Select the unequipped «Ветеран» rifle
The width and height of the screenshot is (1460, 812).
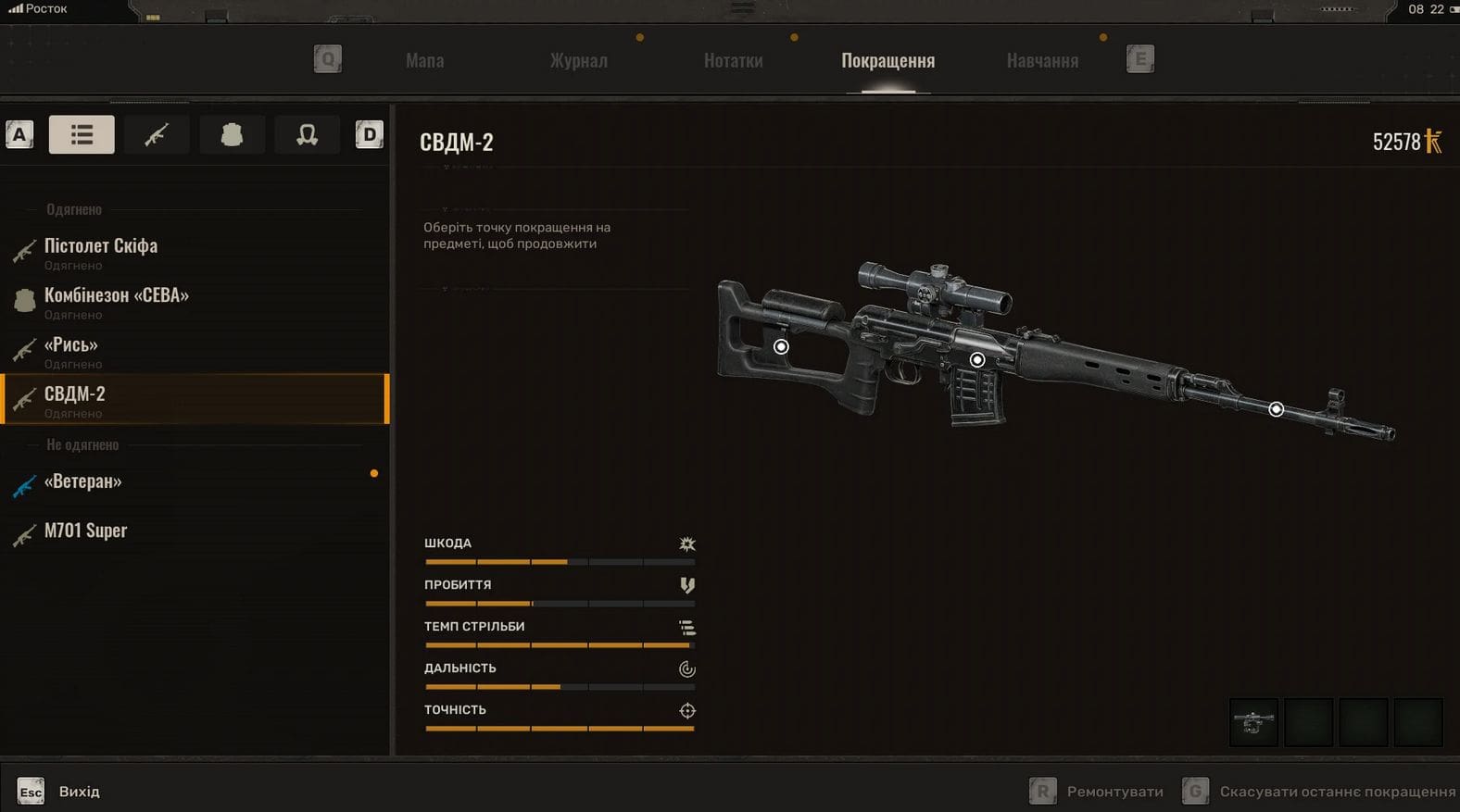point(83,481)
